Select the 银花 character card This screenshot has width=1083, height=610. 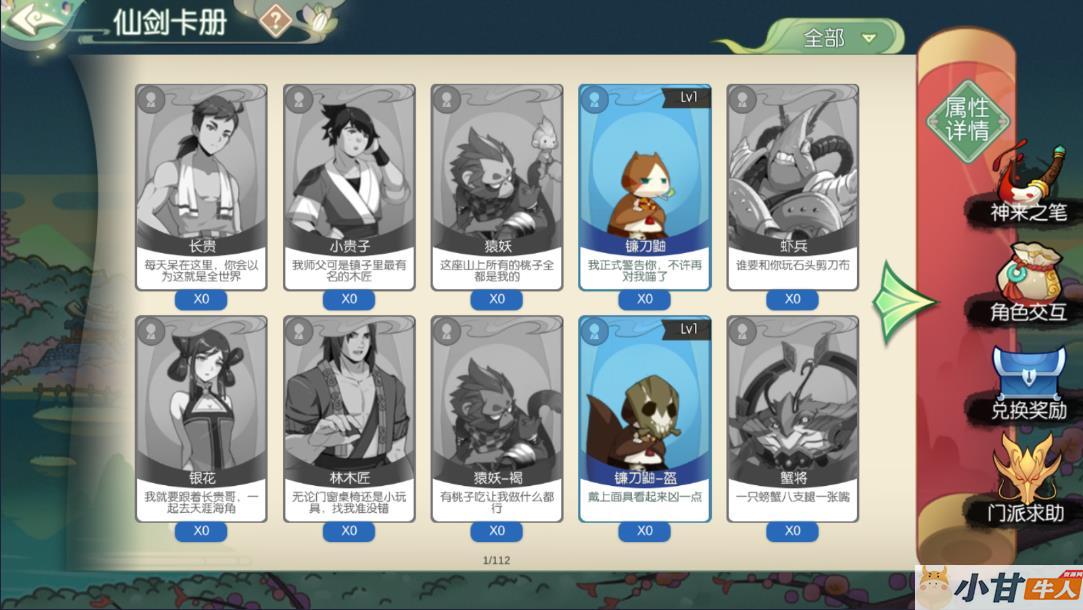tap(201, 418)
